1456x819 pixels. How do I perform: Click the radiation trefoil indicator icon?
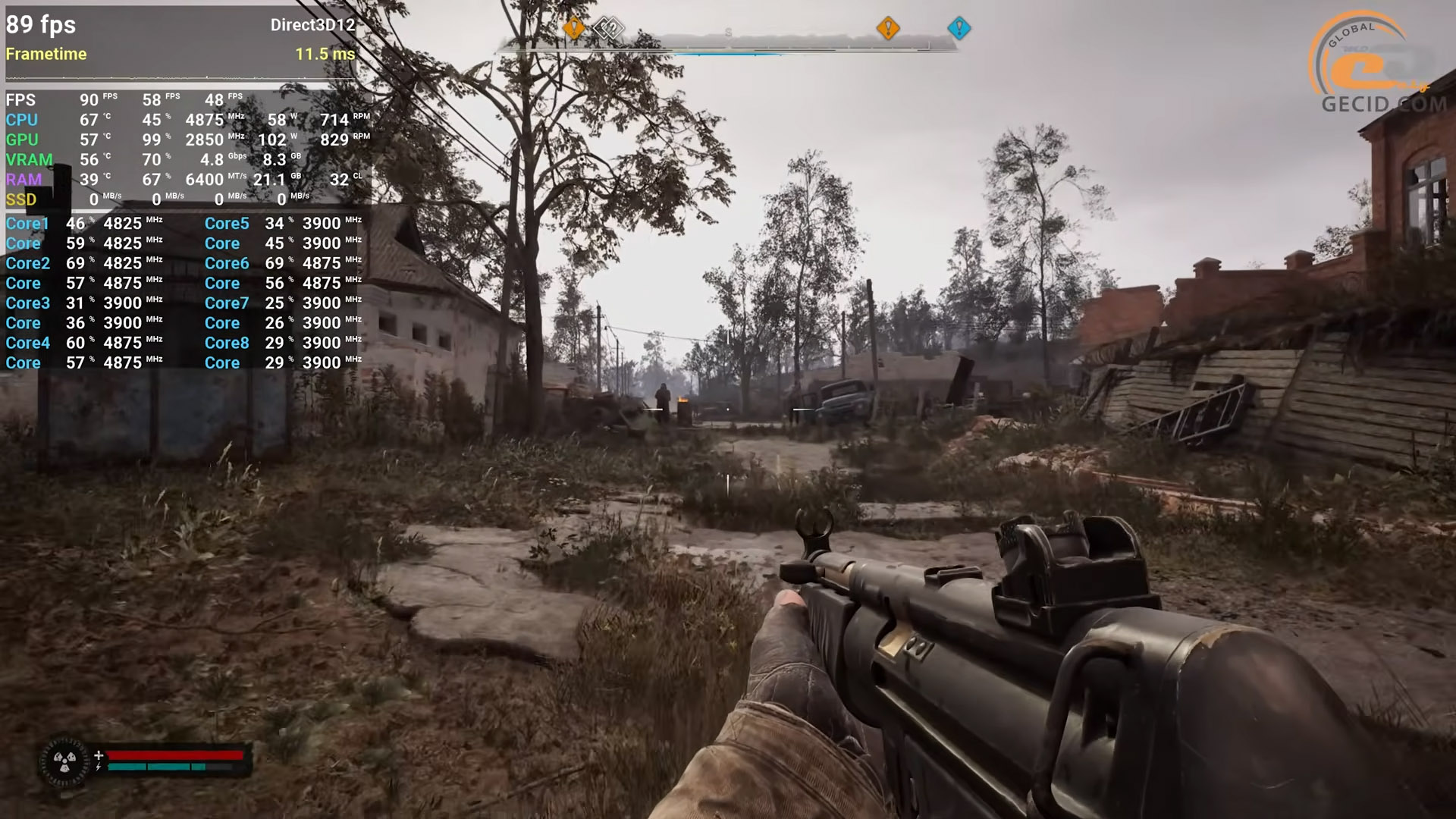click(x=64, y=761)
